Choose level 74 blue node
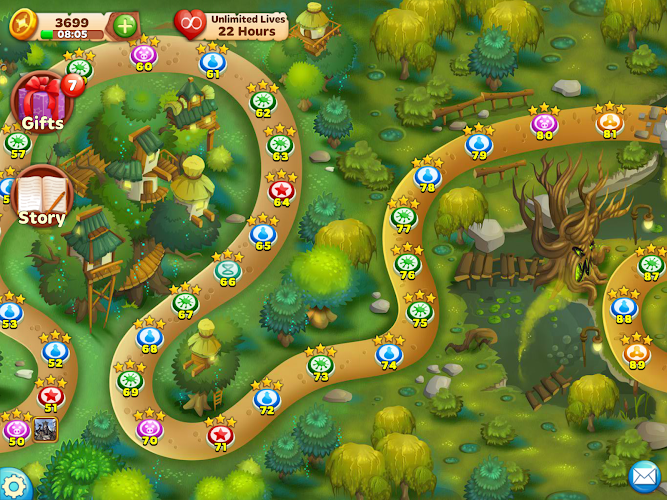 [389, 352]
